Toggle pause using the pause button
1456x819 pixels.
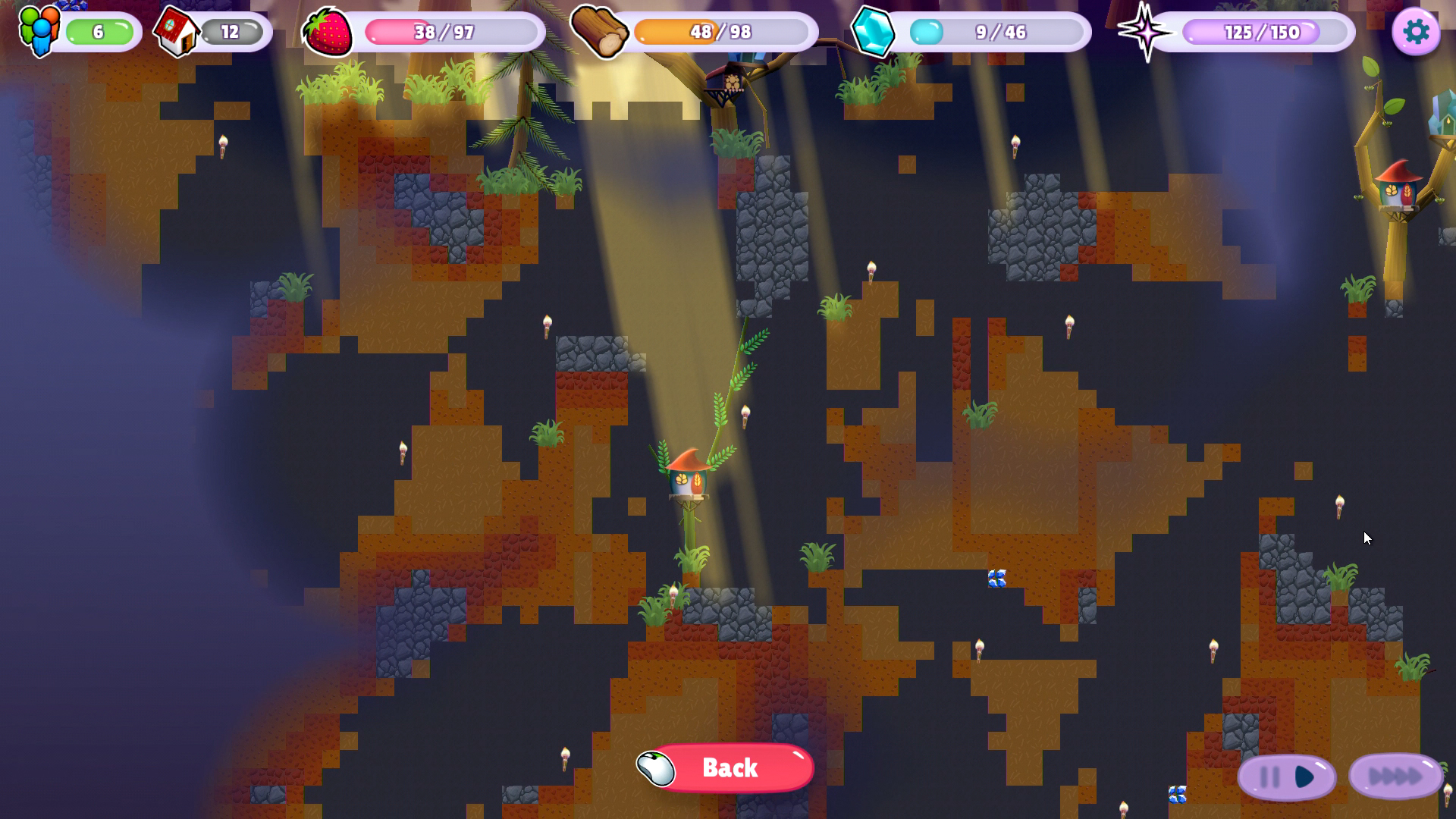[x=1269, y=775]
